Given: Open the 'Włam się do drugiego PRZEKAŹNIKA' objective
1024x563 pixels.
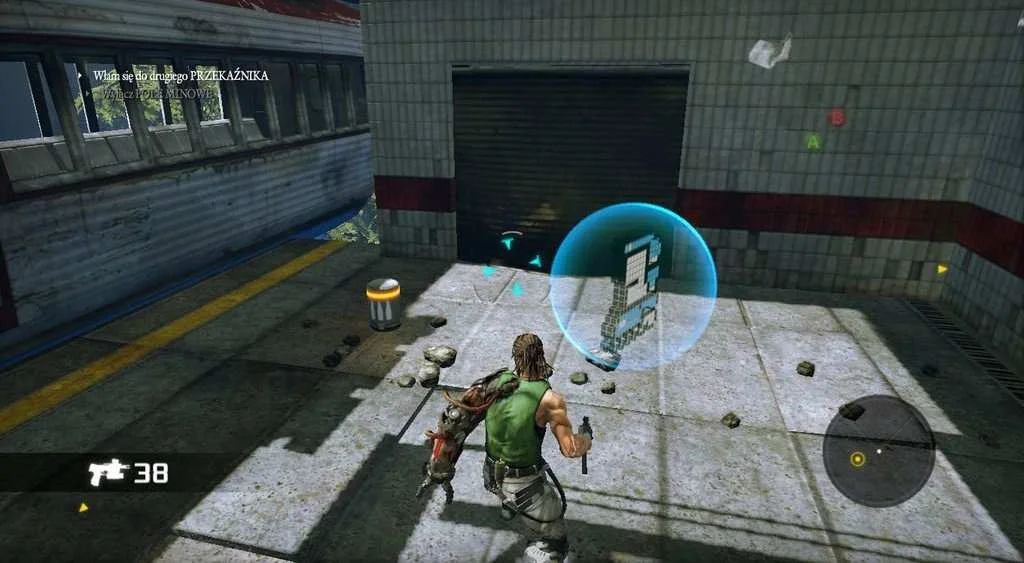Looking at the screenshot, I should click(181, 75).
